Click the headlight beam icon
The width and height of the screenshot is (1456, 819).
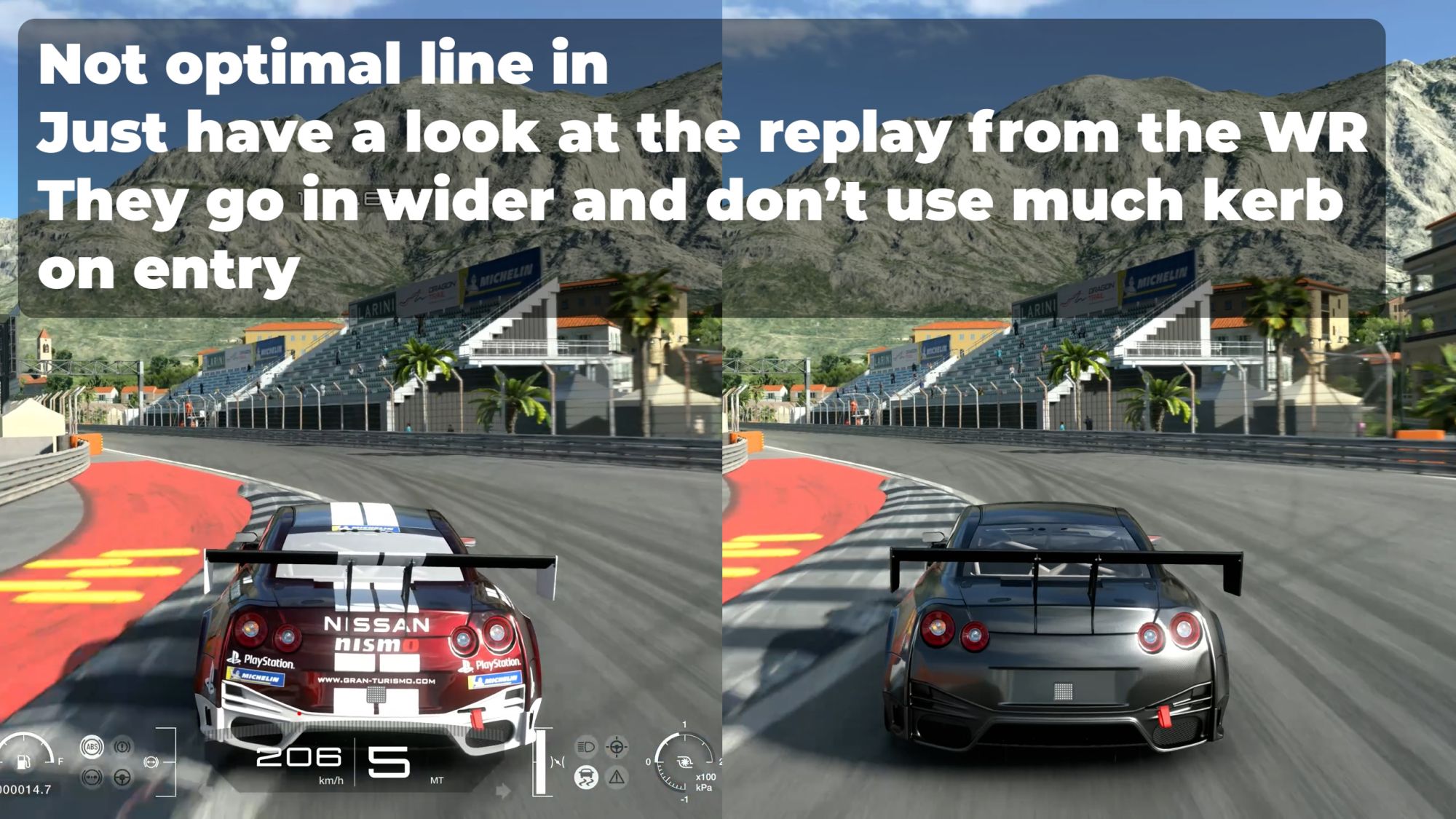586,747
